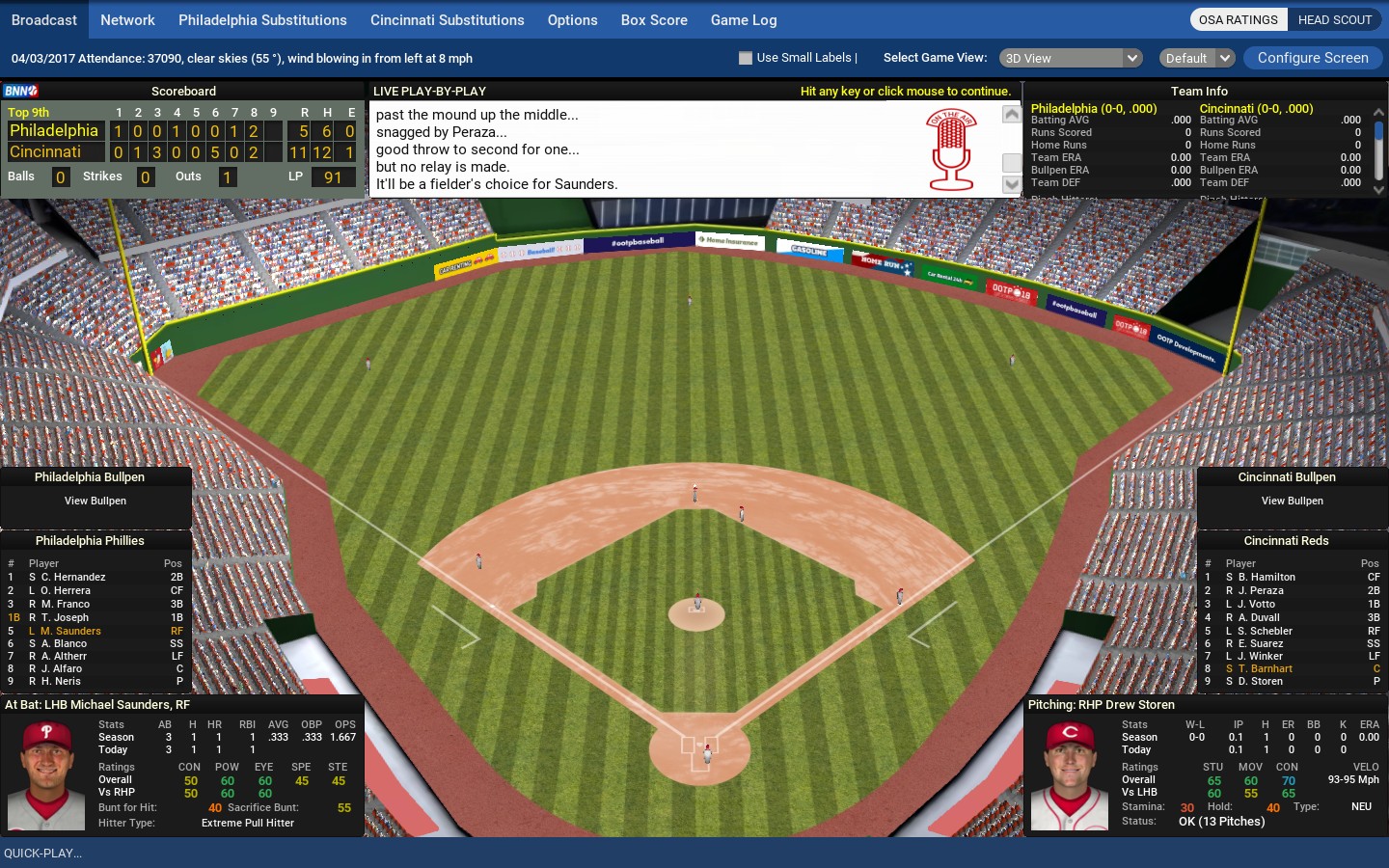Open the Options tab

click(572, 20)
